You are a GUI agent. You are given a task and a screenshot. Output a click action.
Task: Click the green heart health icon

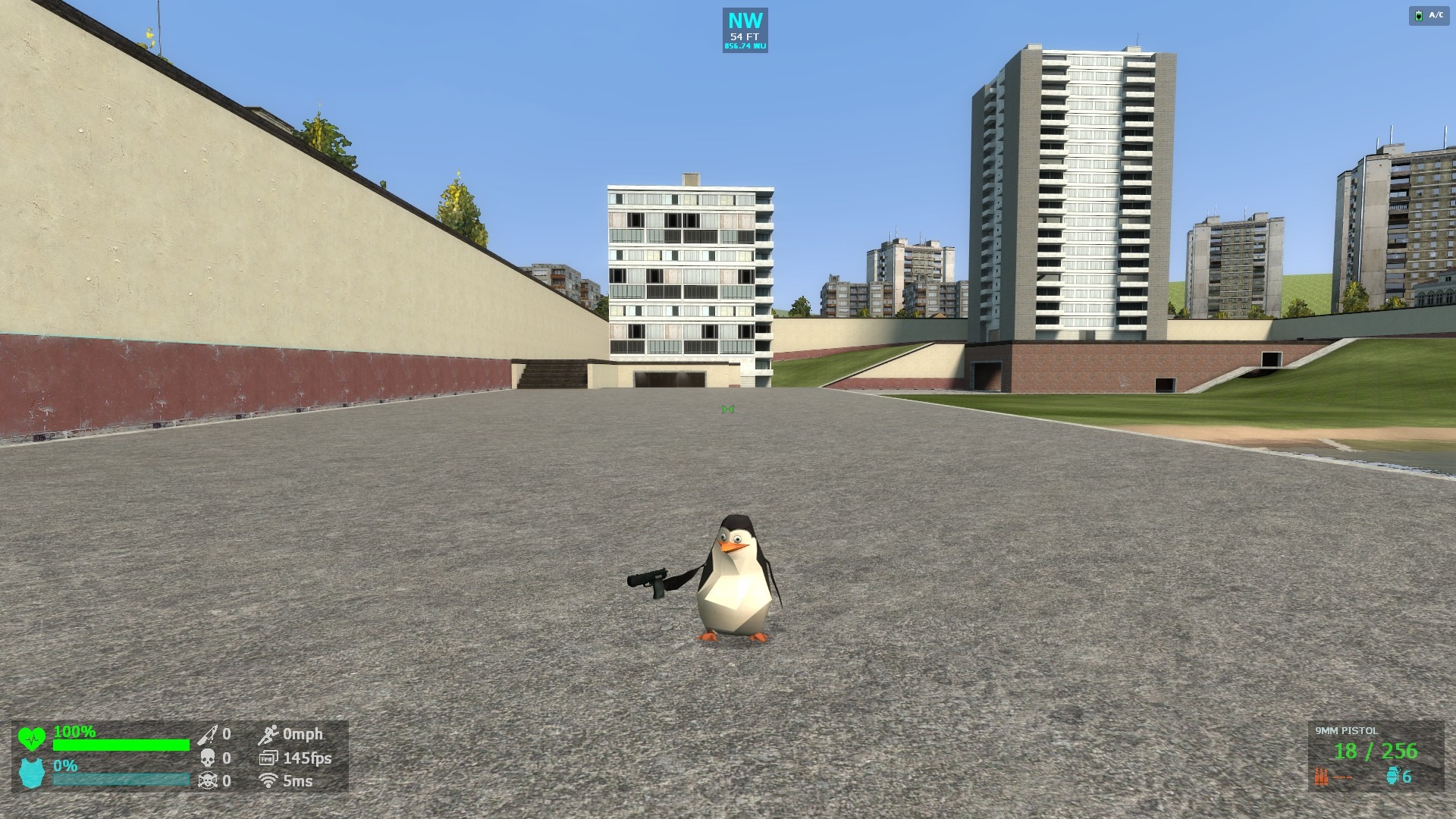point(33,739)
